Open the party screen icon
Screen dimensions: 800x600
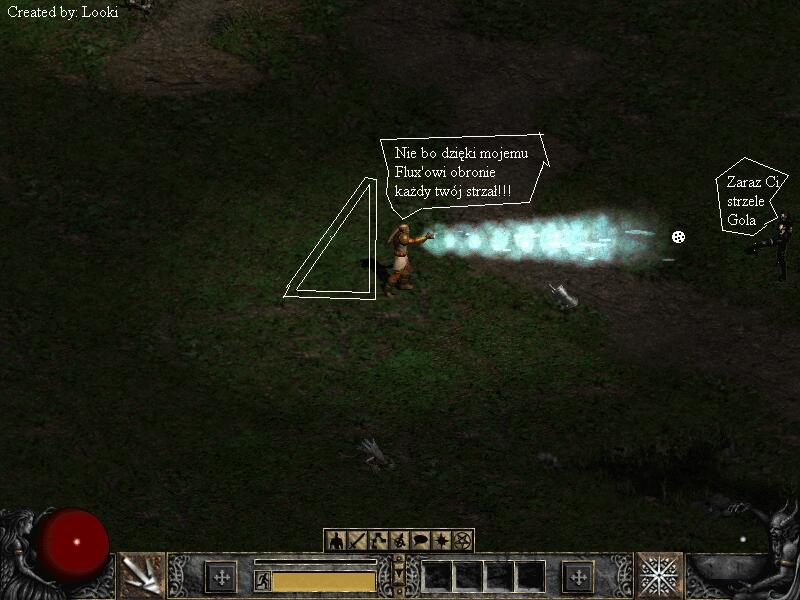(x=400, y=541)
